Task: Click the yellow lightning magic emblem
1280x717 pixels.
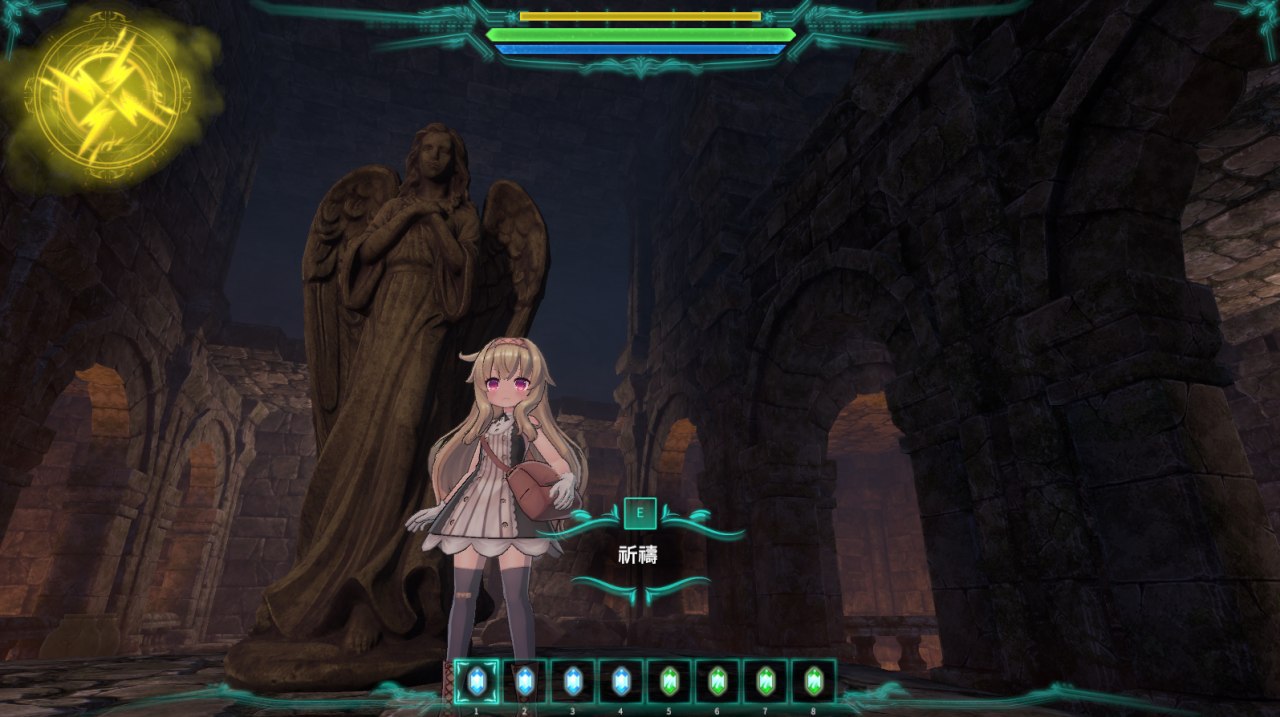Action: [x=111, y=97]
